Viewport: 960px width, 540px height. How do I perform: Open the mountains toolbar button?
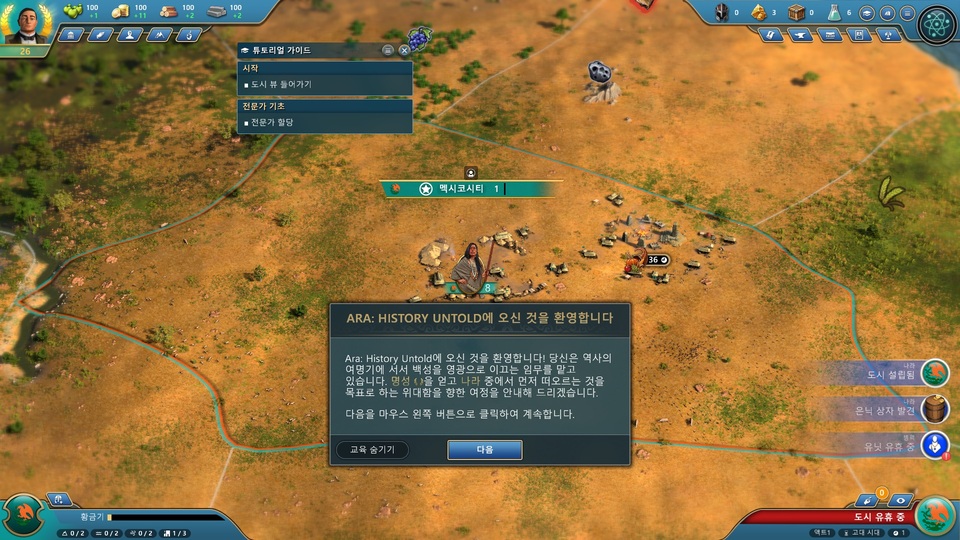[x=158, y=35]
